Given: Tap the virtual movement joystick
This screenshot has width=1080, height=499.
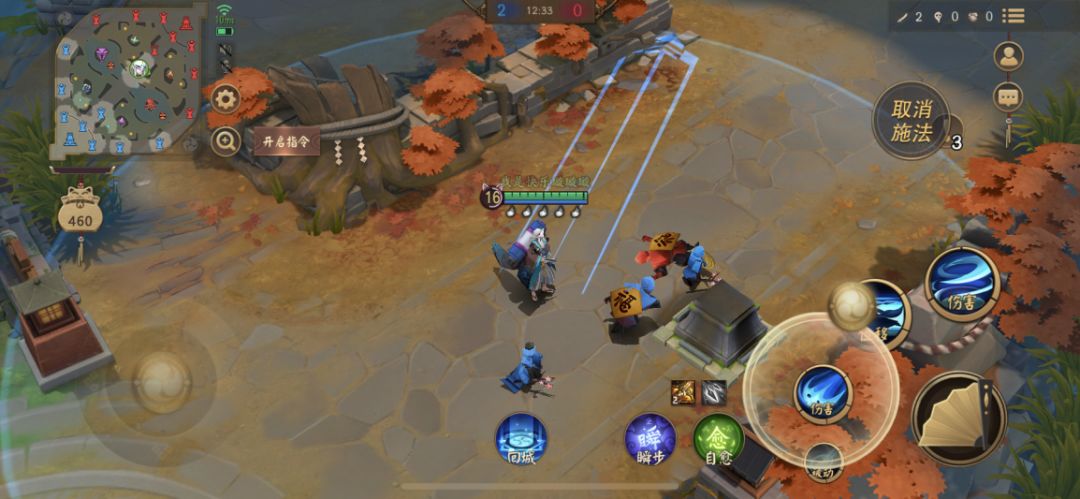Looking at the screenshot, I should (162, 381).
